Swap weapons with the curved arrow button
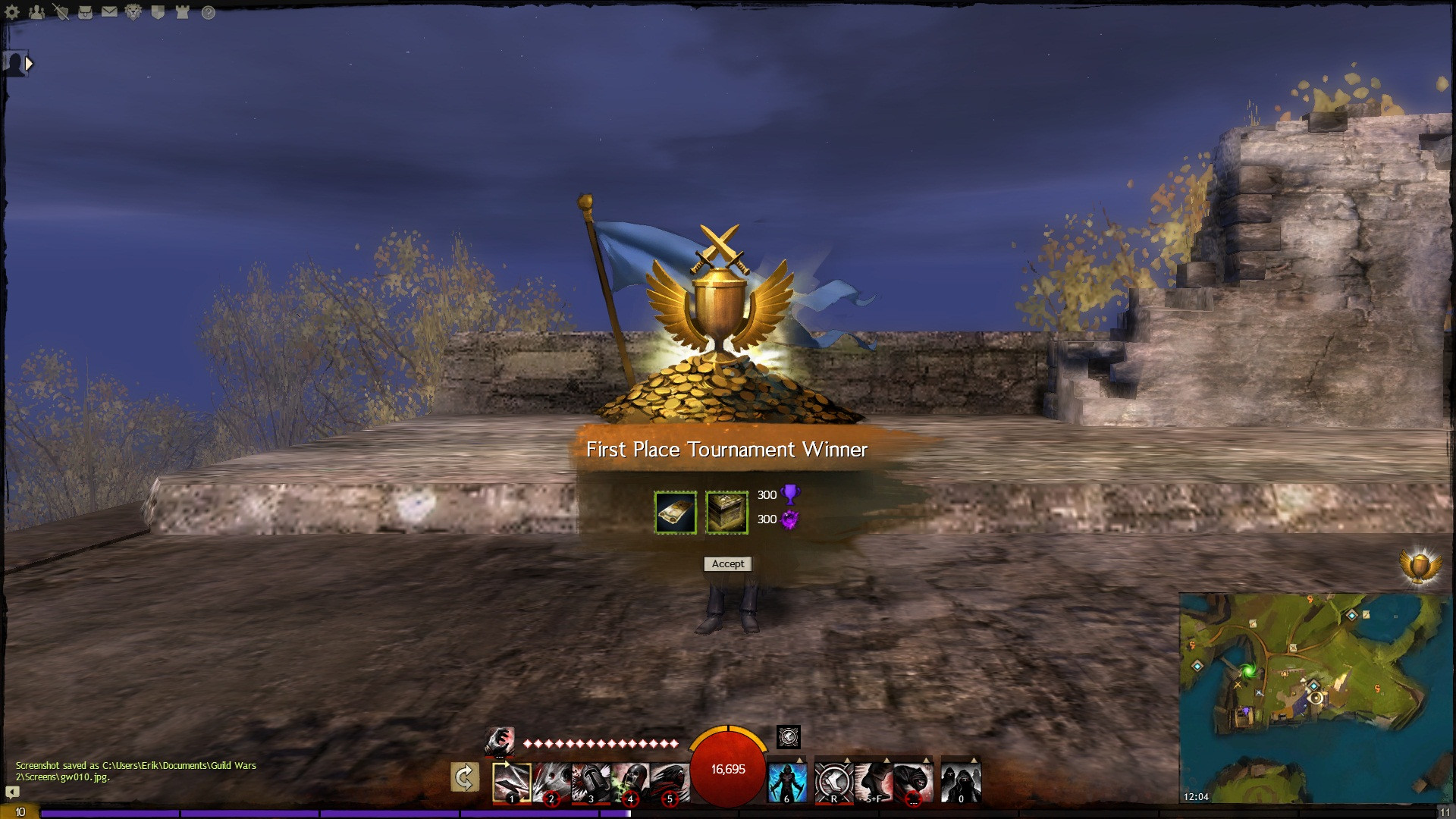Viewport: 1456px width, 819px height. click(x=464, y=777)
